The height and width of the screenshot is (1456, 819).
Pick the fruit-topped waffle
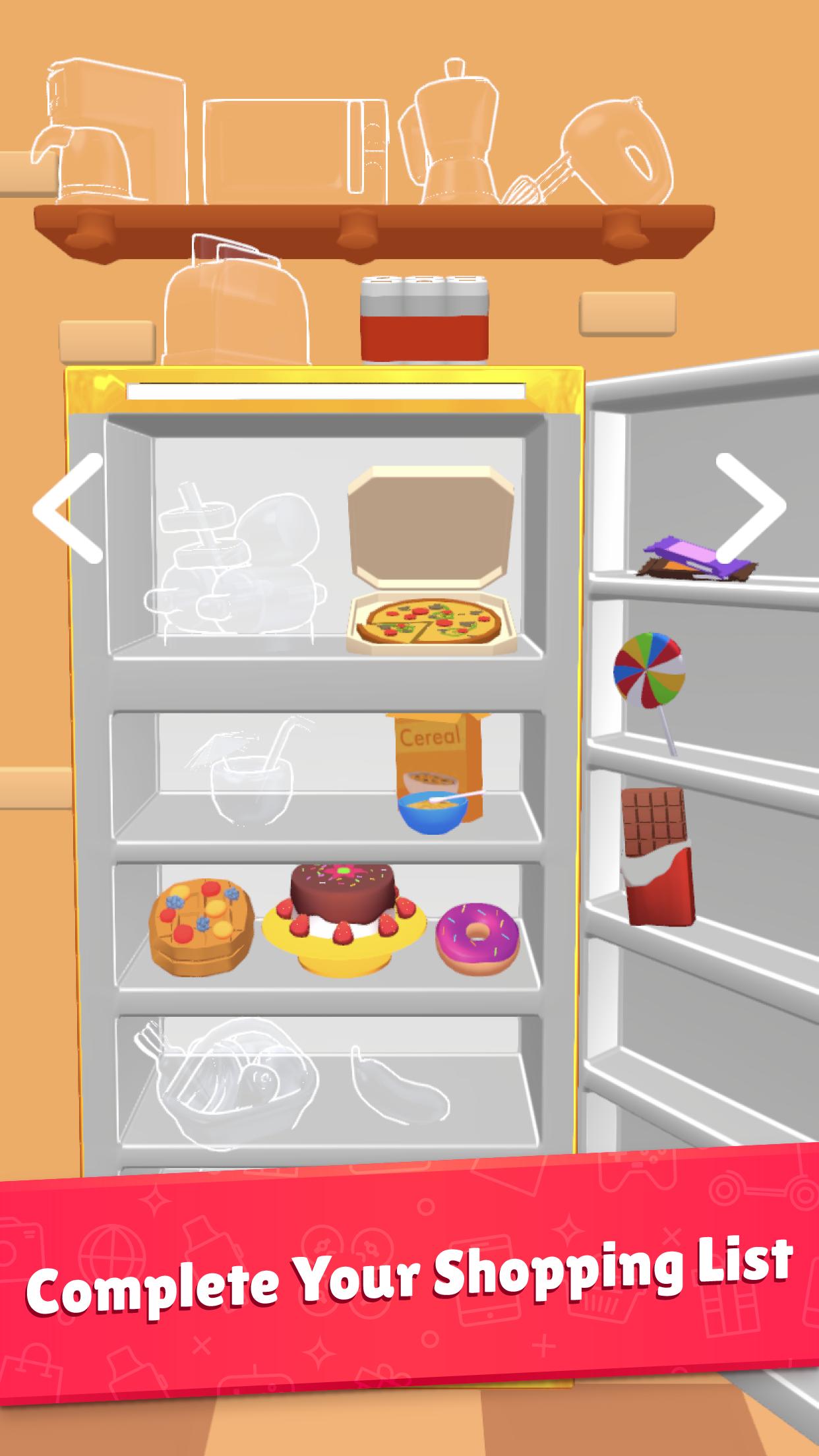(x=202, y=926)
